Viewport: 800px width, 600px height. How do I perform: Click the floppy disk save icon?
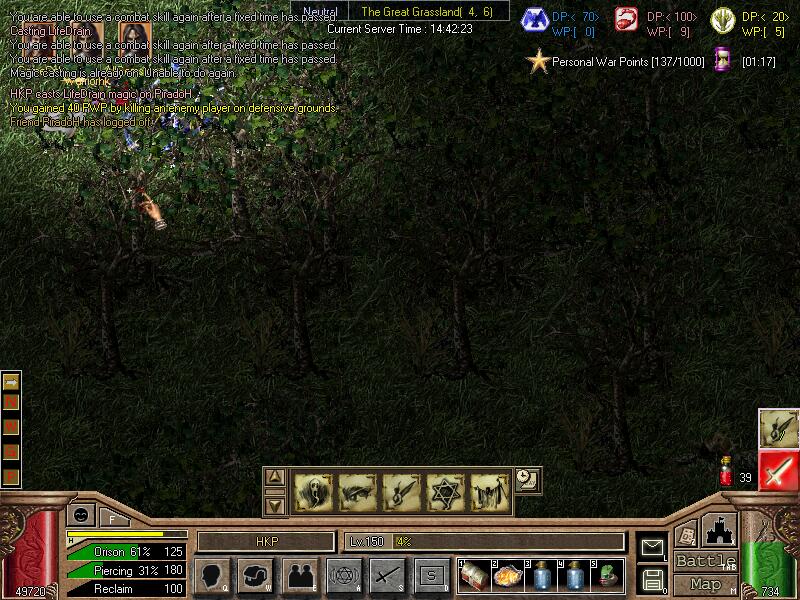(652, 579)
